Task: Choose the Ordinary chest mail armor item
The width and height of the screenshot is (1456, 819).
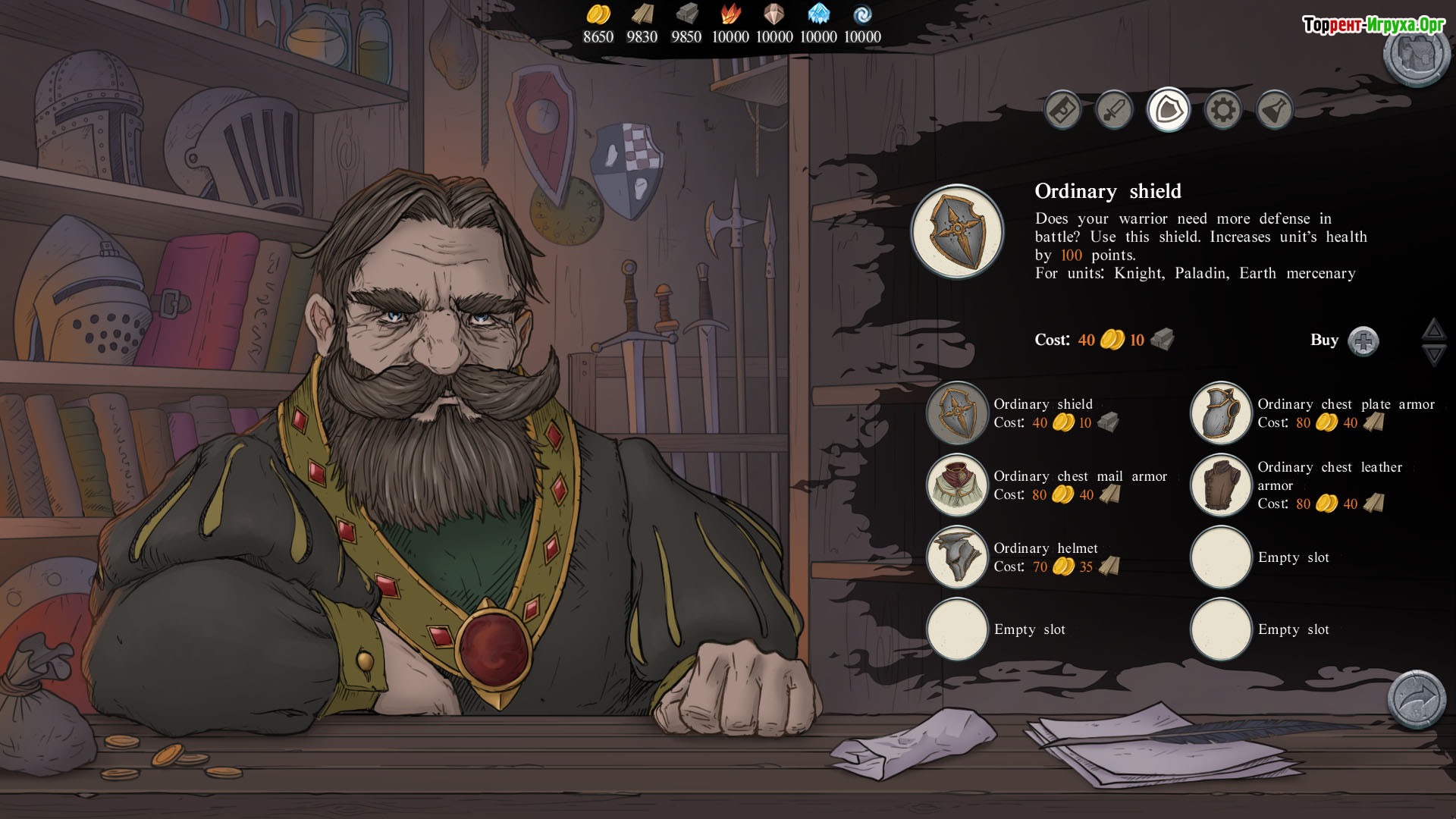Action: pos(957,485)
